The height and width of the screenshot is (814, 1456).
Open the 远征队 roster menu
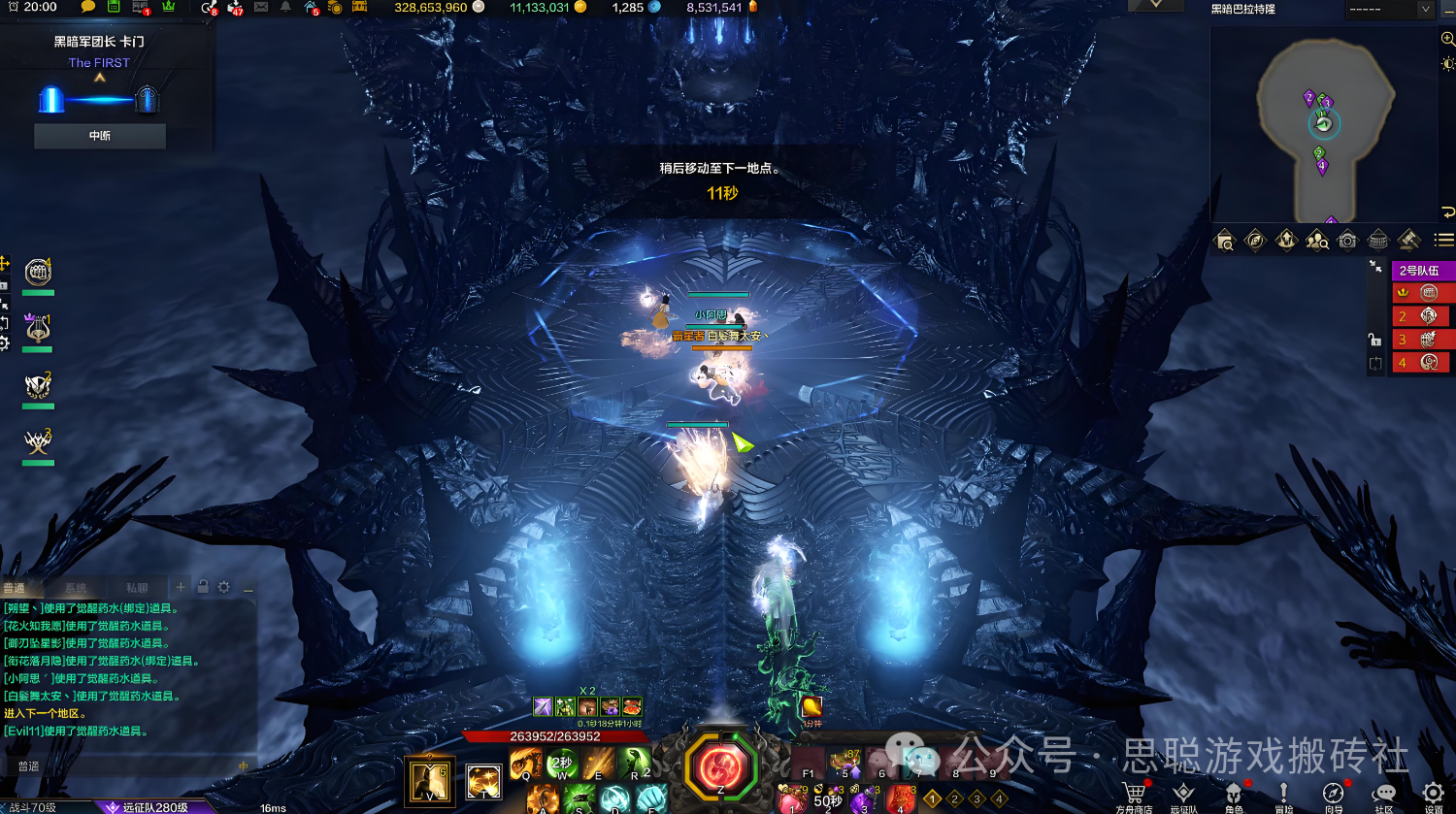pos(1183,795)
